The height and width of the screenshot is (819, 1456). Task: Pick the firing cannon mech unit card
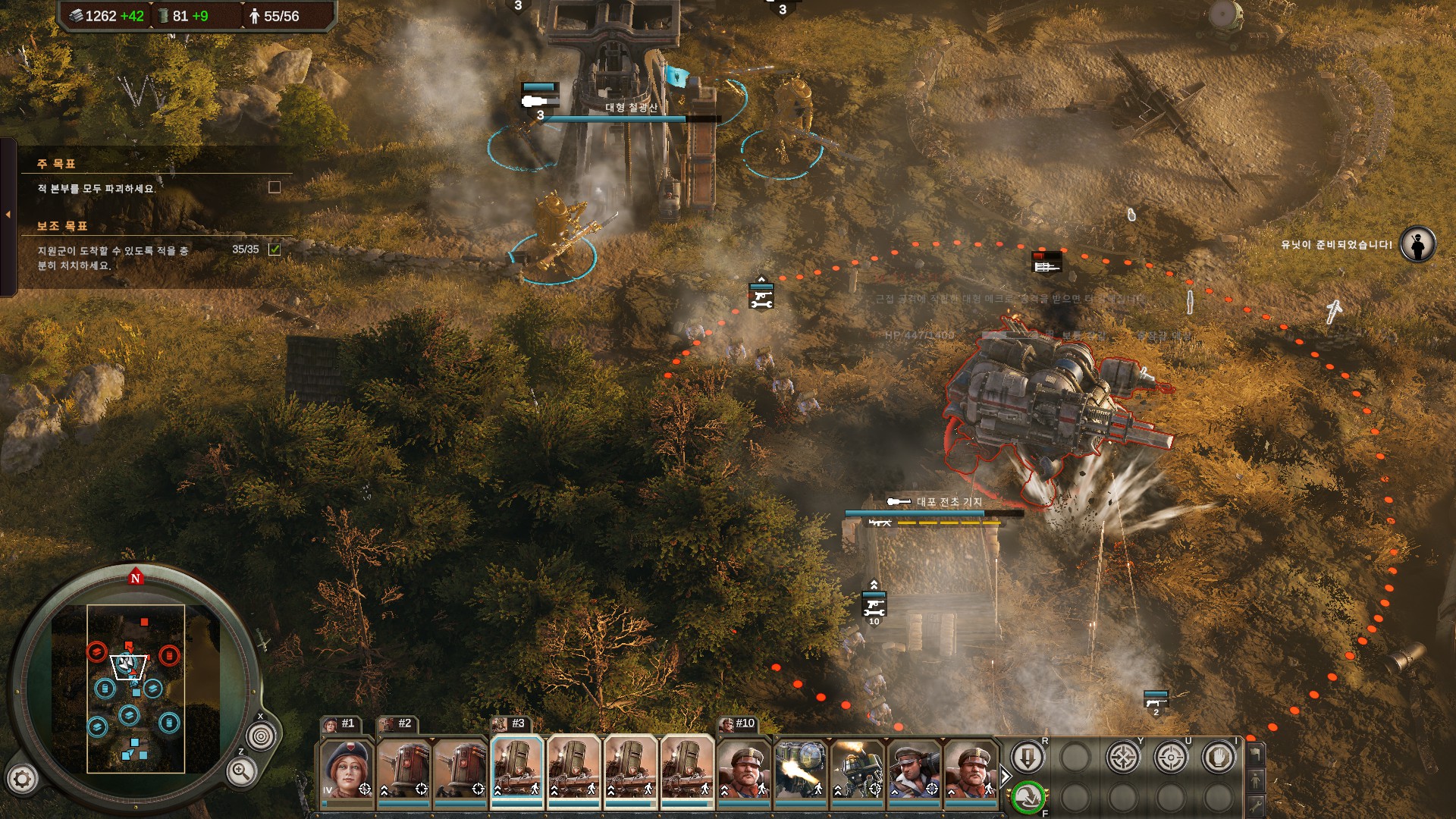801,768
